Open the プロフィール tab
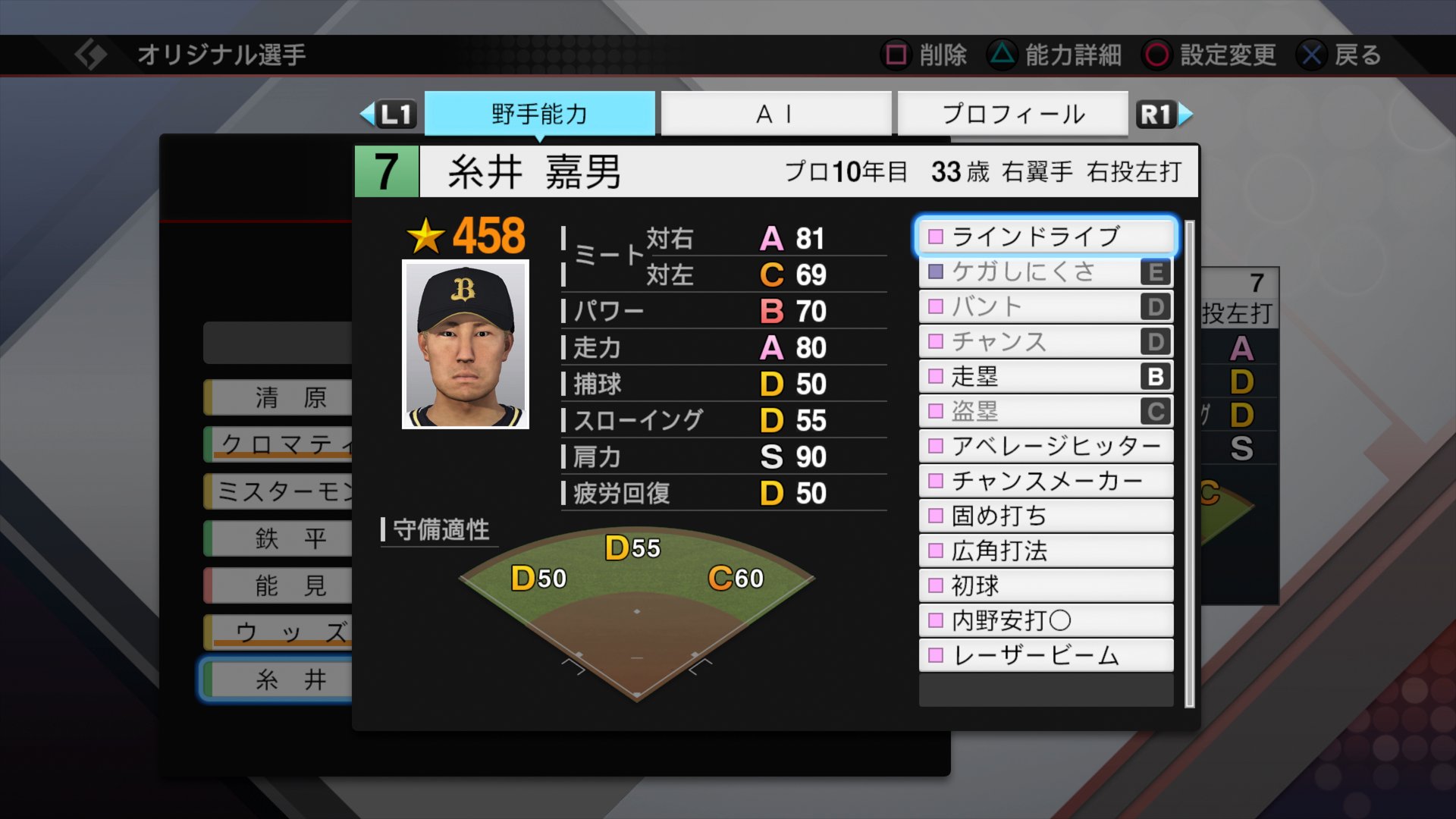1456x819 pixels. (1014, 114)
